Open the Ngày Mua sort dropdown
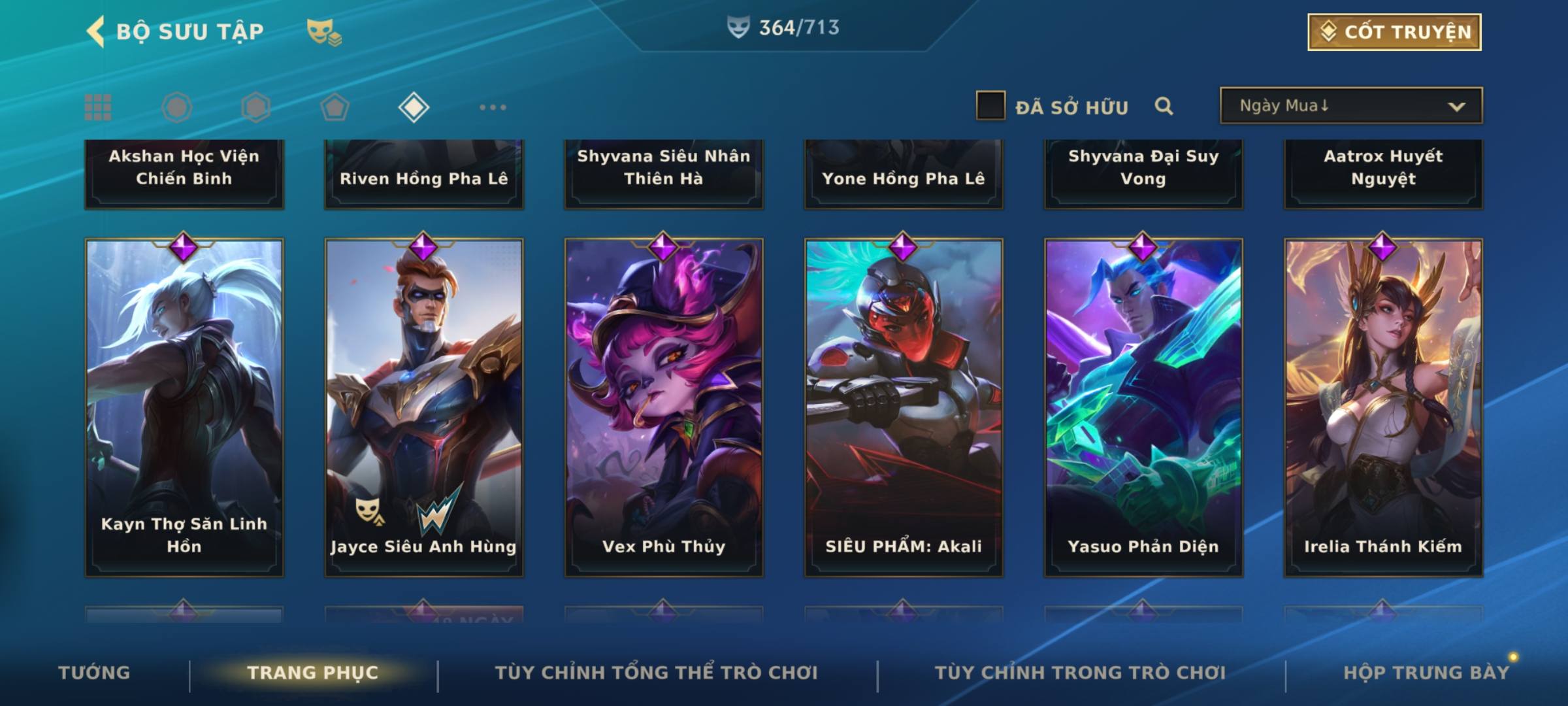The width and height of the screenshot is (1568, 706). (1351, 106)
